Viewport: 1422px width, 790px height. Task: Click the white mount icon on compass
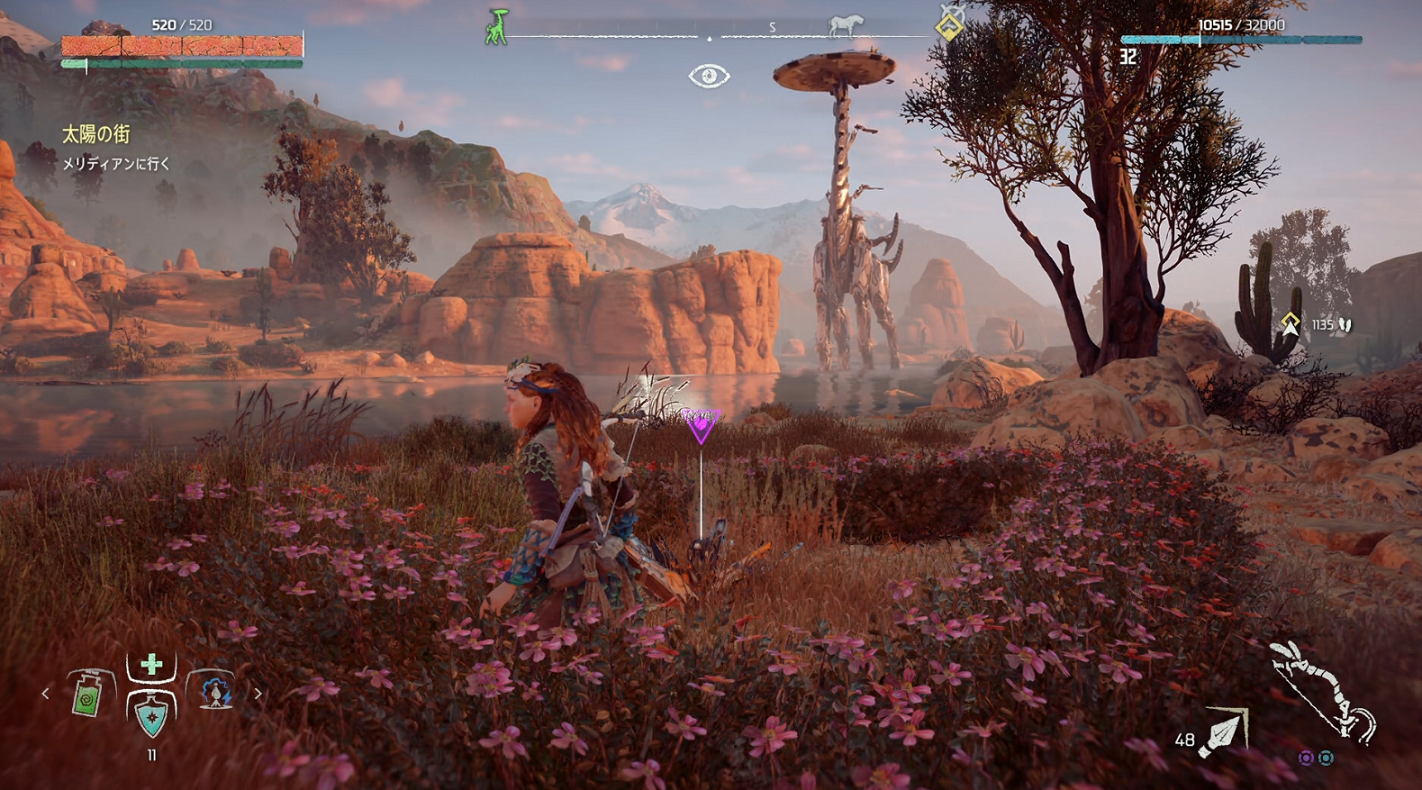845,26
